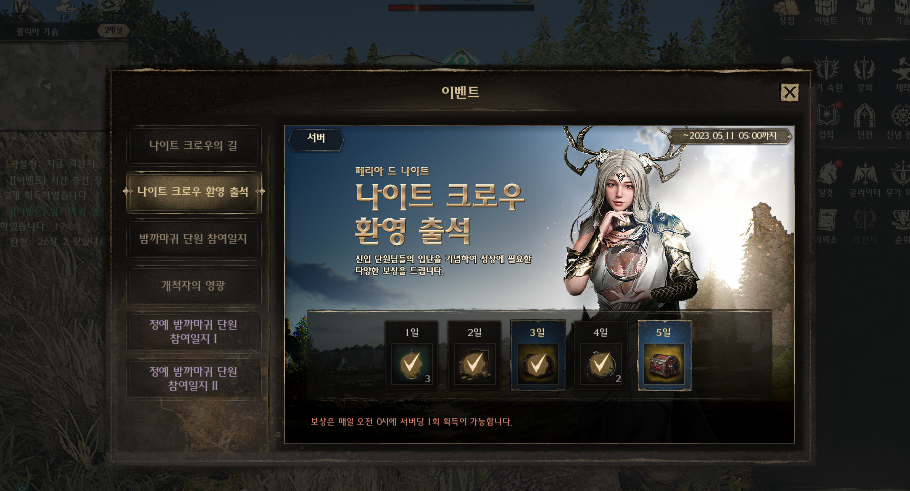
Task: Open the 던전 dungeon menu icon
Action: tap(862, 118)
